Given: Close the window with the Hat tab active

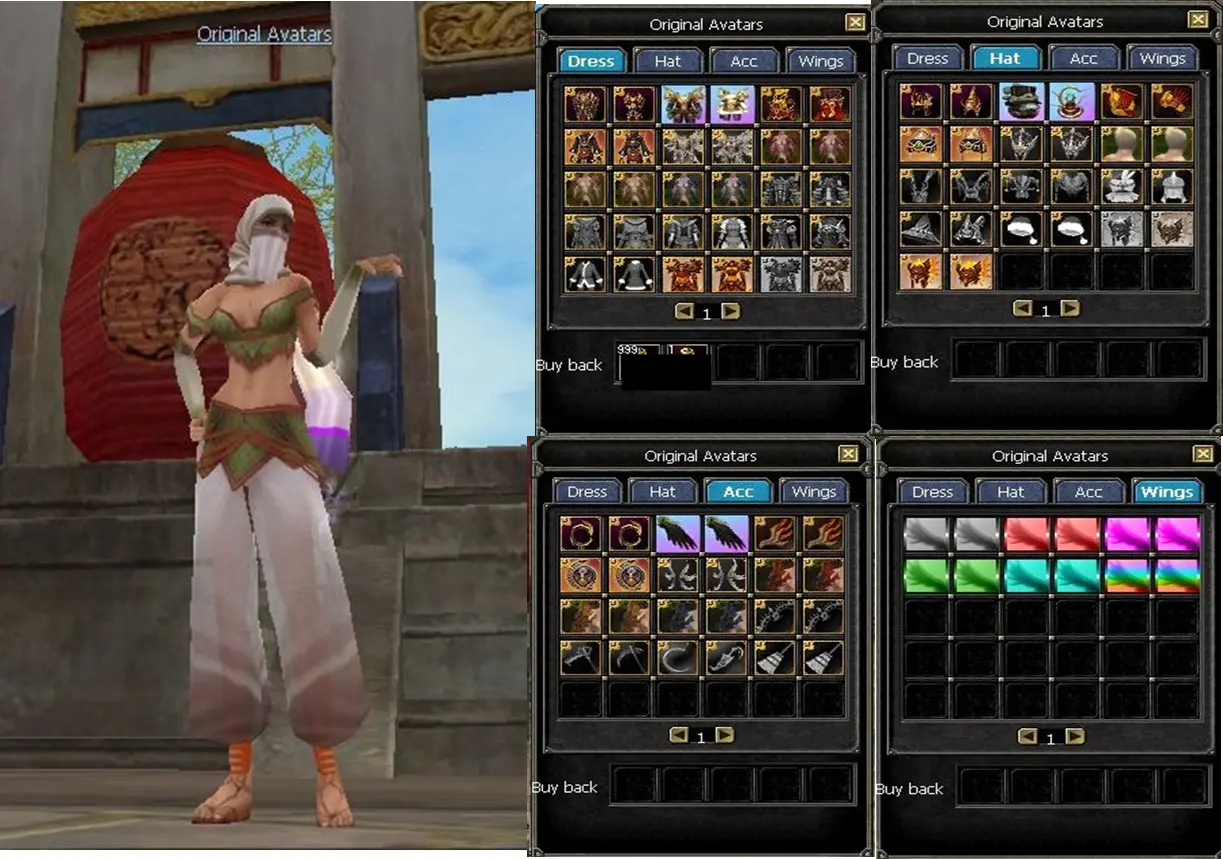Looking at the screenshot, I should (x=1197, y=20).
